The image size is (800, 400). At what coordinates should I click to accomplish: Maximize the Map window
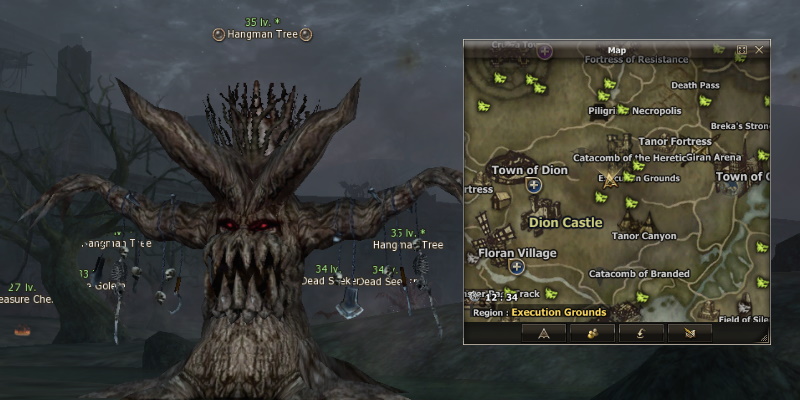click(x=742, y=49)
